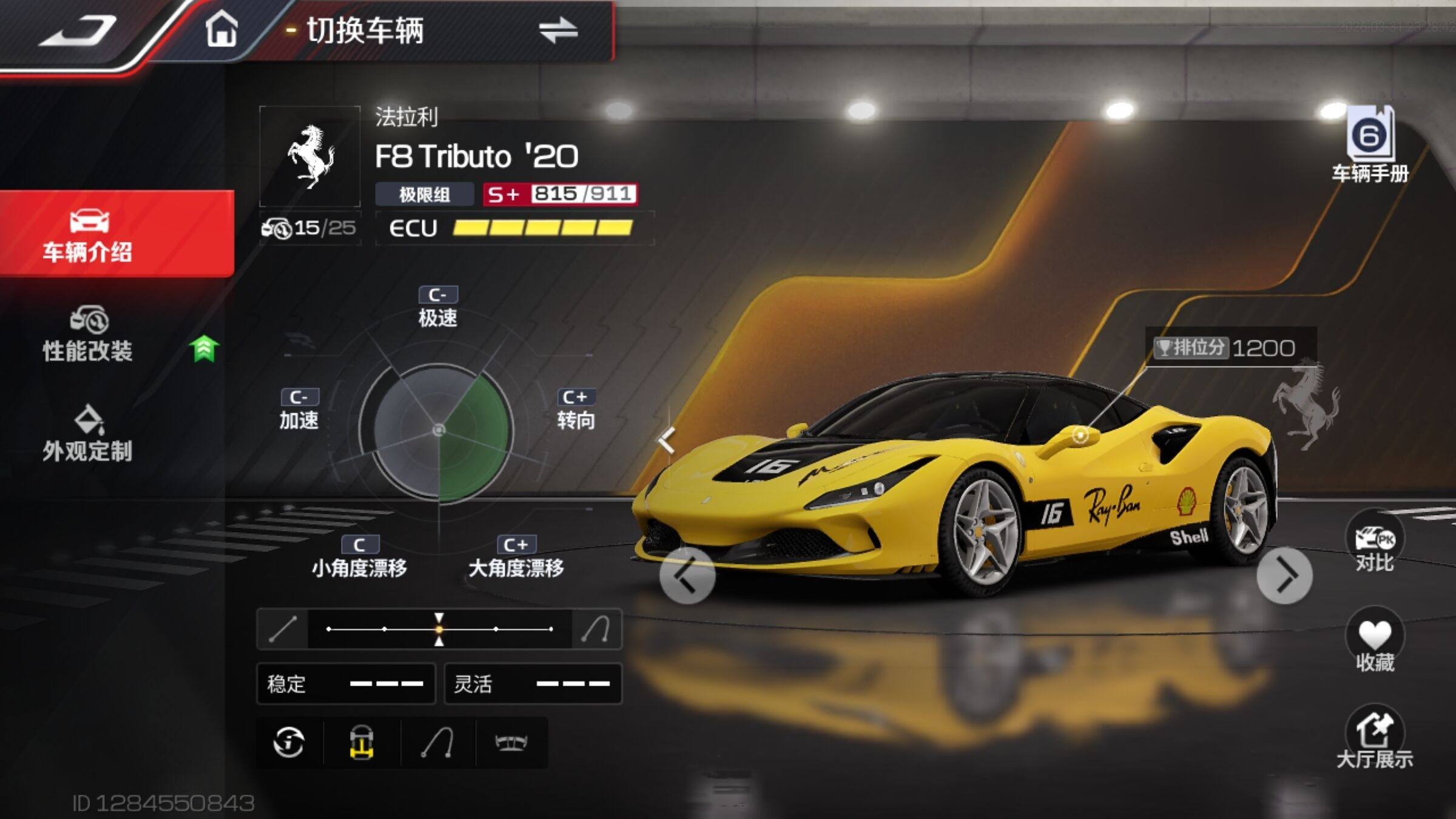The width and height of the screenshot is (1456, 819).
Task: Return to the home screen
Action: [x=221, y=30]
